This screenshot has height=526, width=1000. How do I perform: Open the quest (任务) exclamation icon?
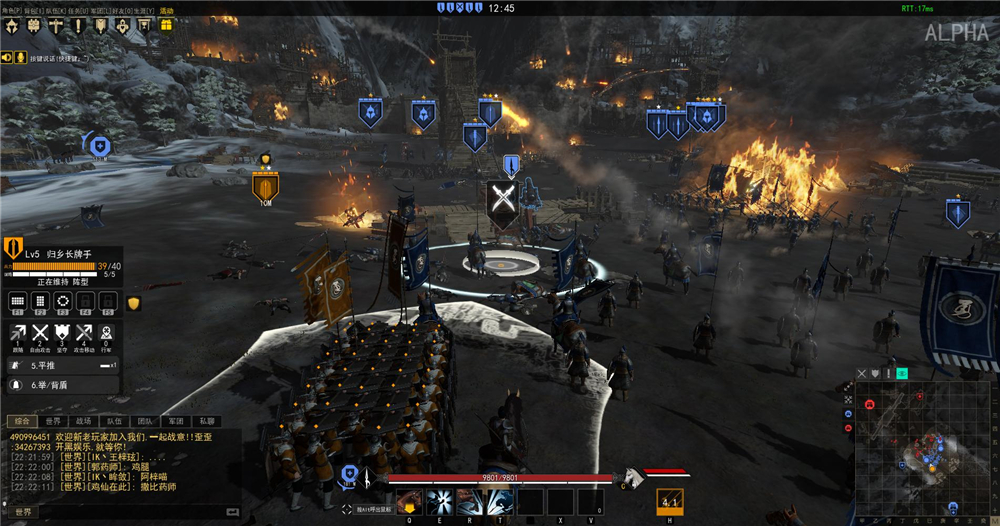pyautogui.click(x=77, y=25)
